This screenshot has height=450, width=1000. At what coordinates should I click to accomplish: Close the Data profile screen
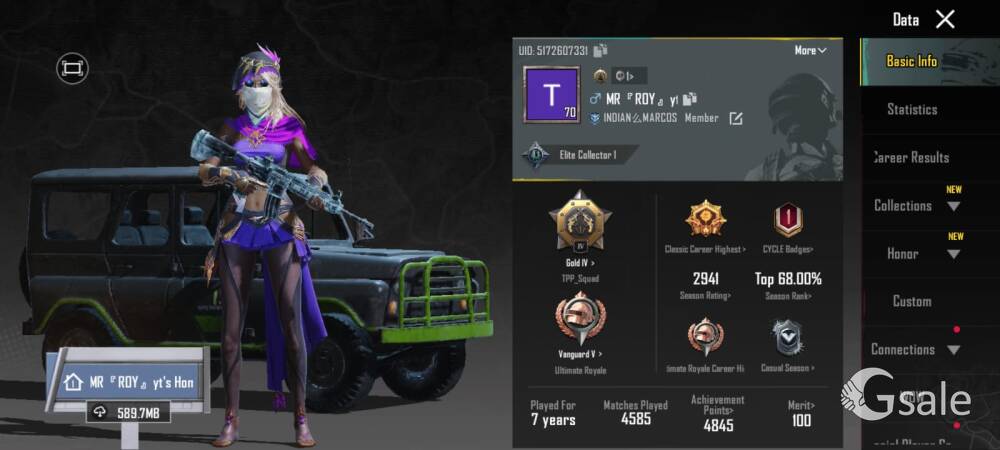coord(945,19)
